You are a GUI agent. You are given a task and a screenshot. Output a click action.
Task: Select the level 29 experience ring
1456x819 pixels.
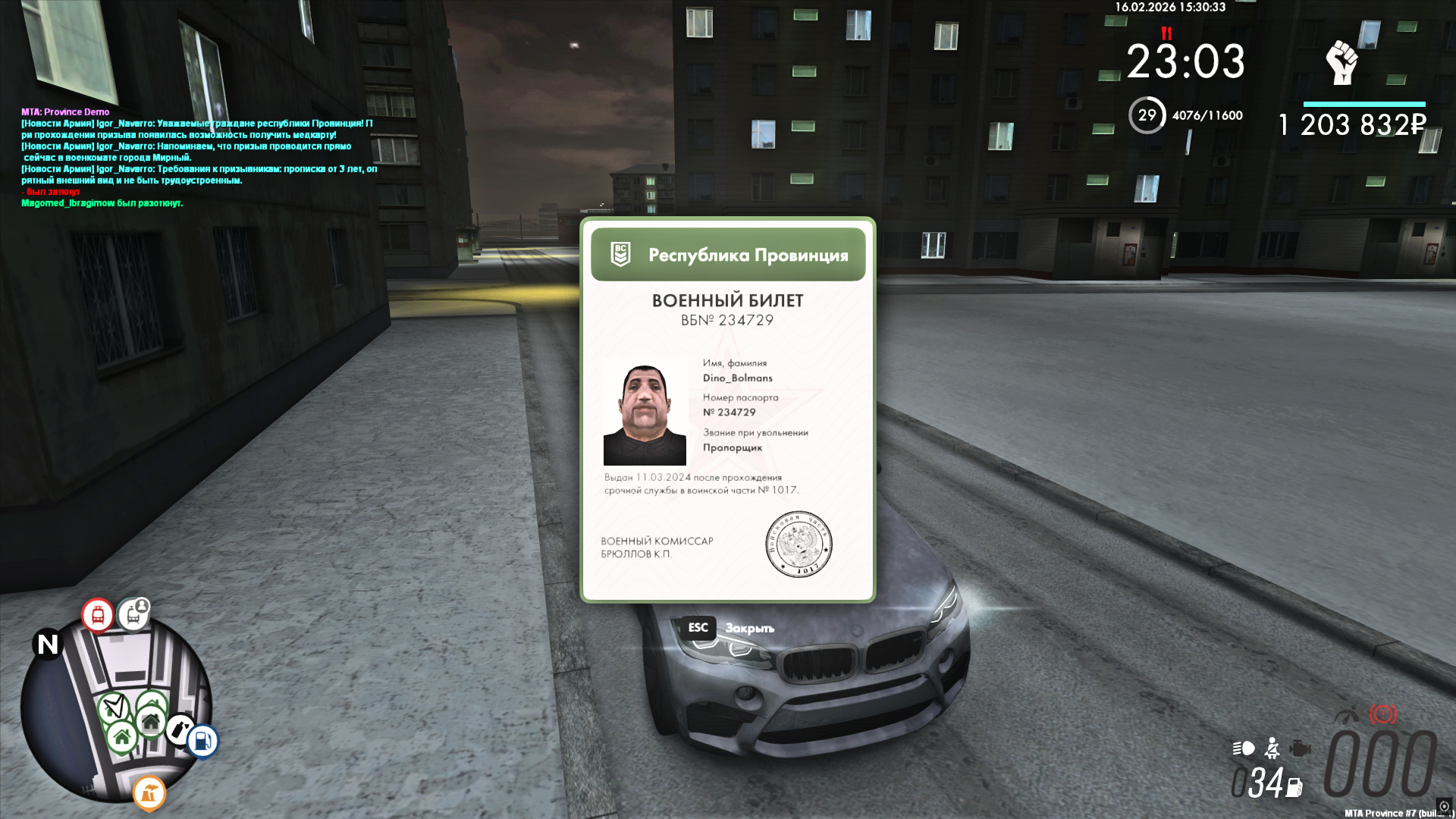(x=1147, y=115)
